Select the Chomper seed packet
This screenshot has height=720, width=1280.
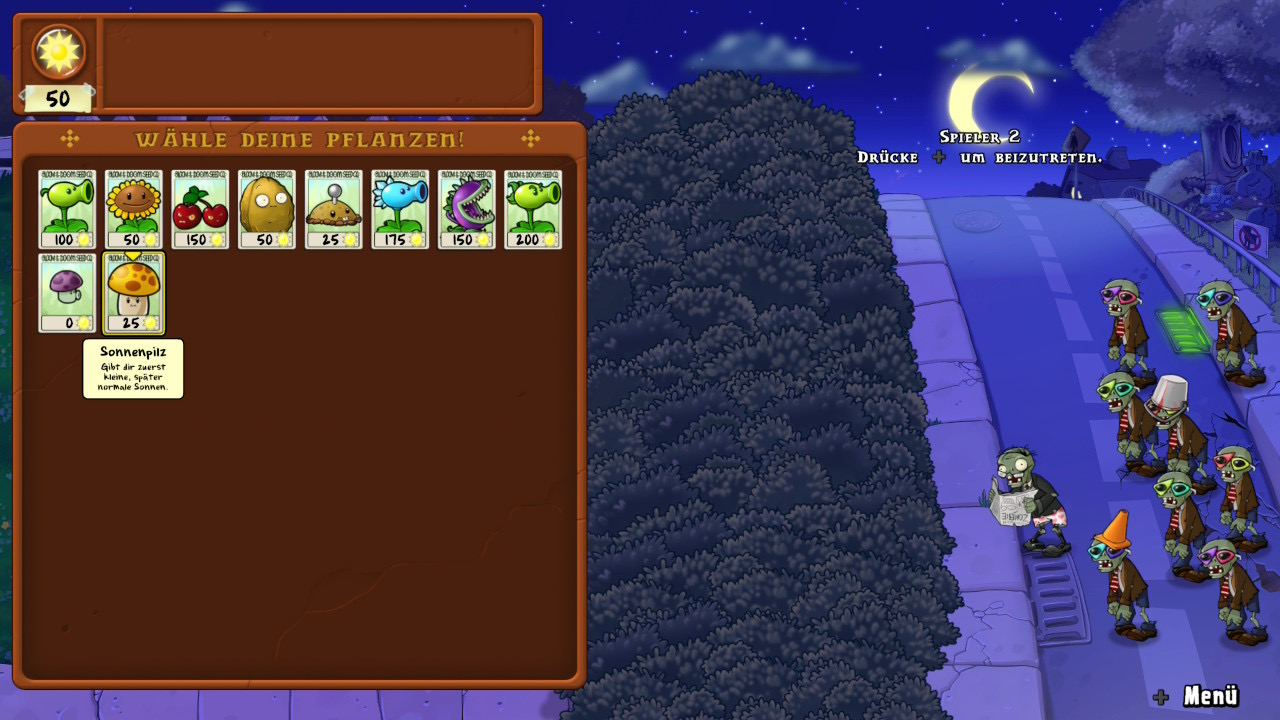[x=466, y=208]
